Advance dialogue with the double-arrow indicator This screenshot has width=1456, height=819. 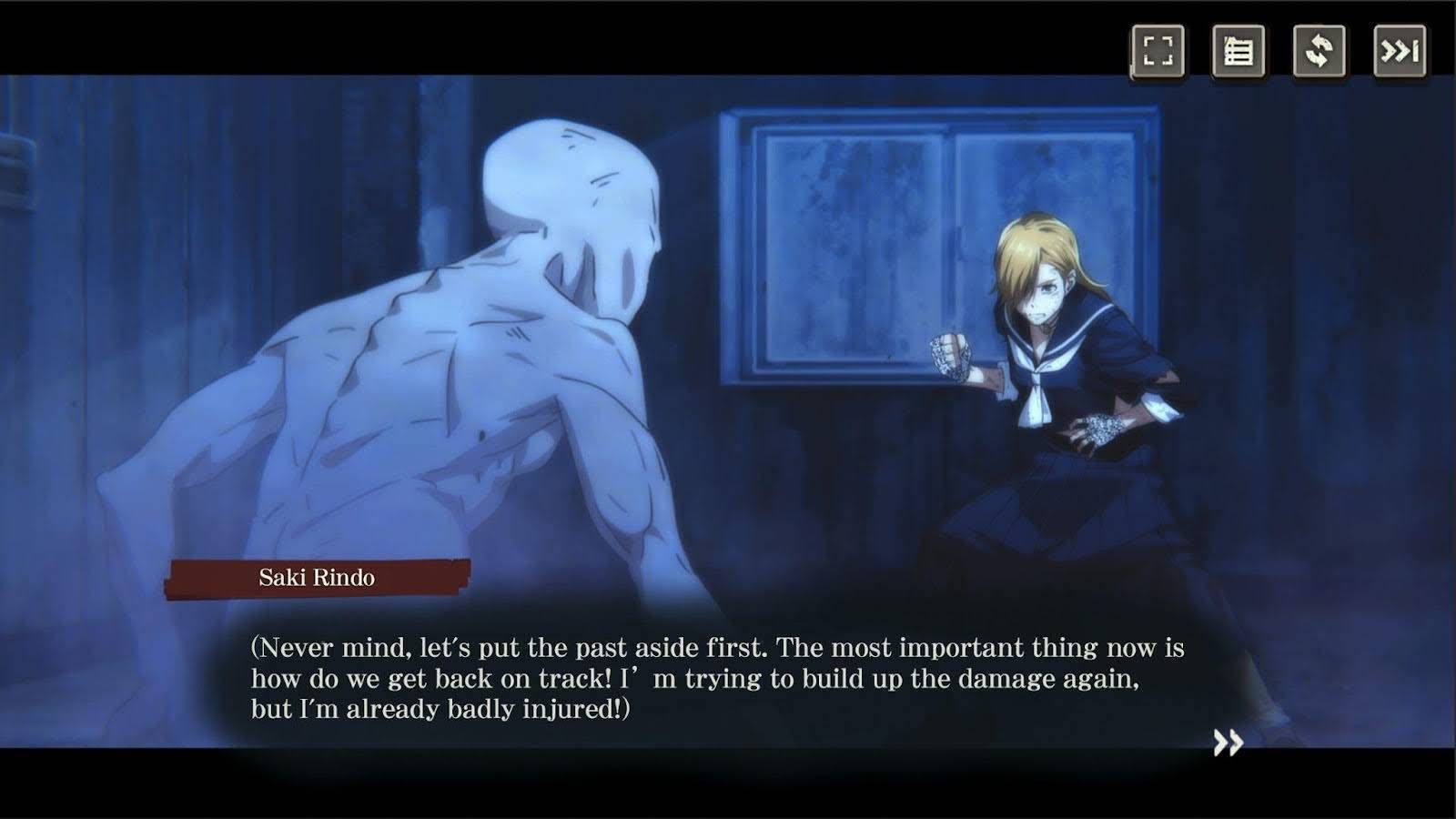point(1228,743)
